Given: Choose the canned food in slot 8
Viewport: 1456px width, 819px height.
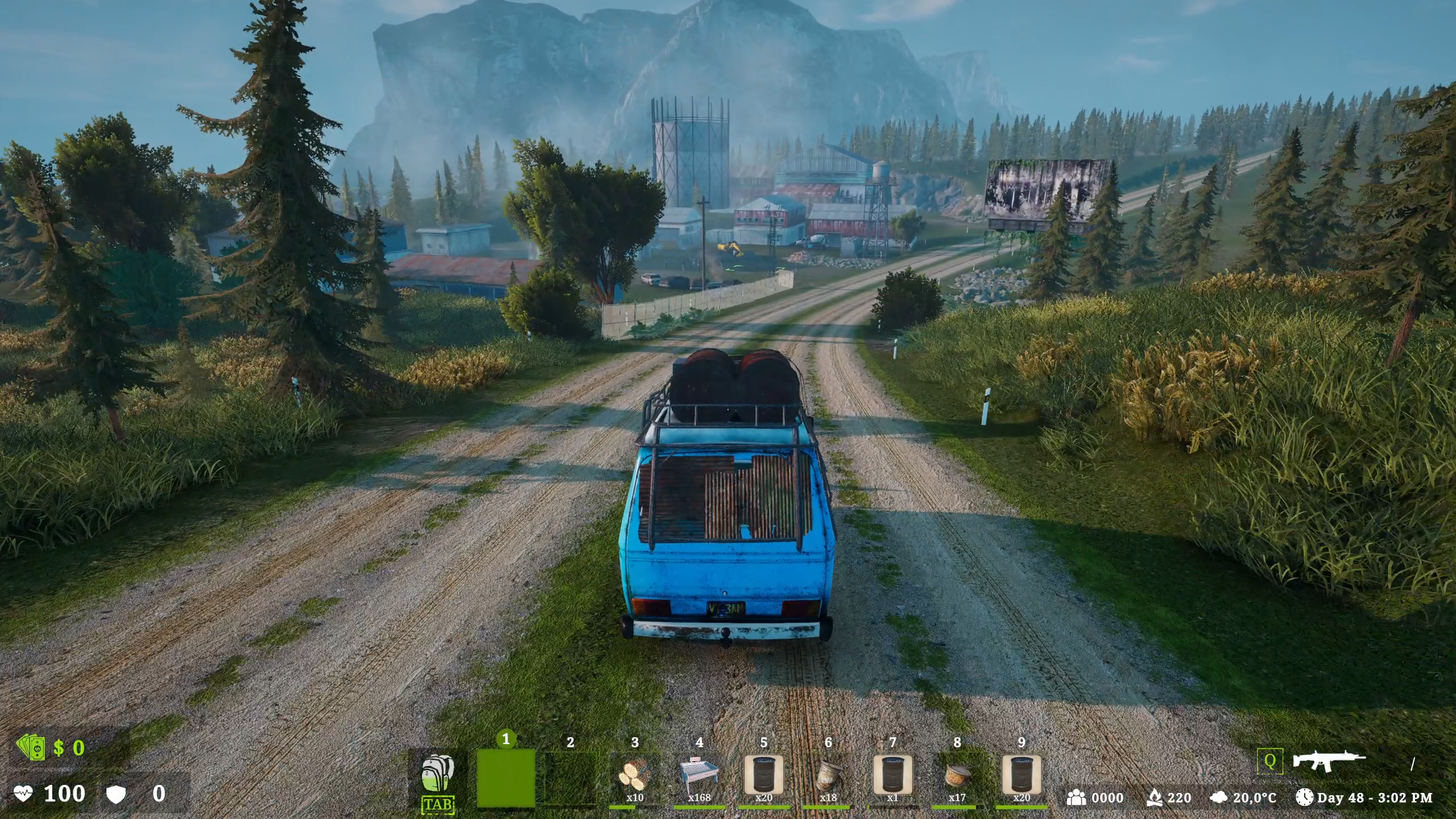Looking at the screenshot, I should coord(957,776).
